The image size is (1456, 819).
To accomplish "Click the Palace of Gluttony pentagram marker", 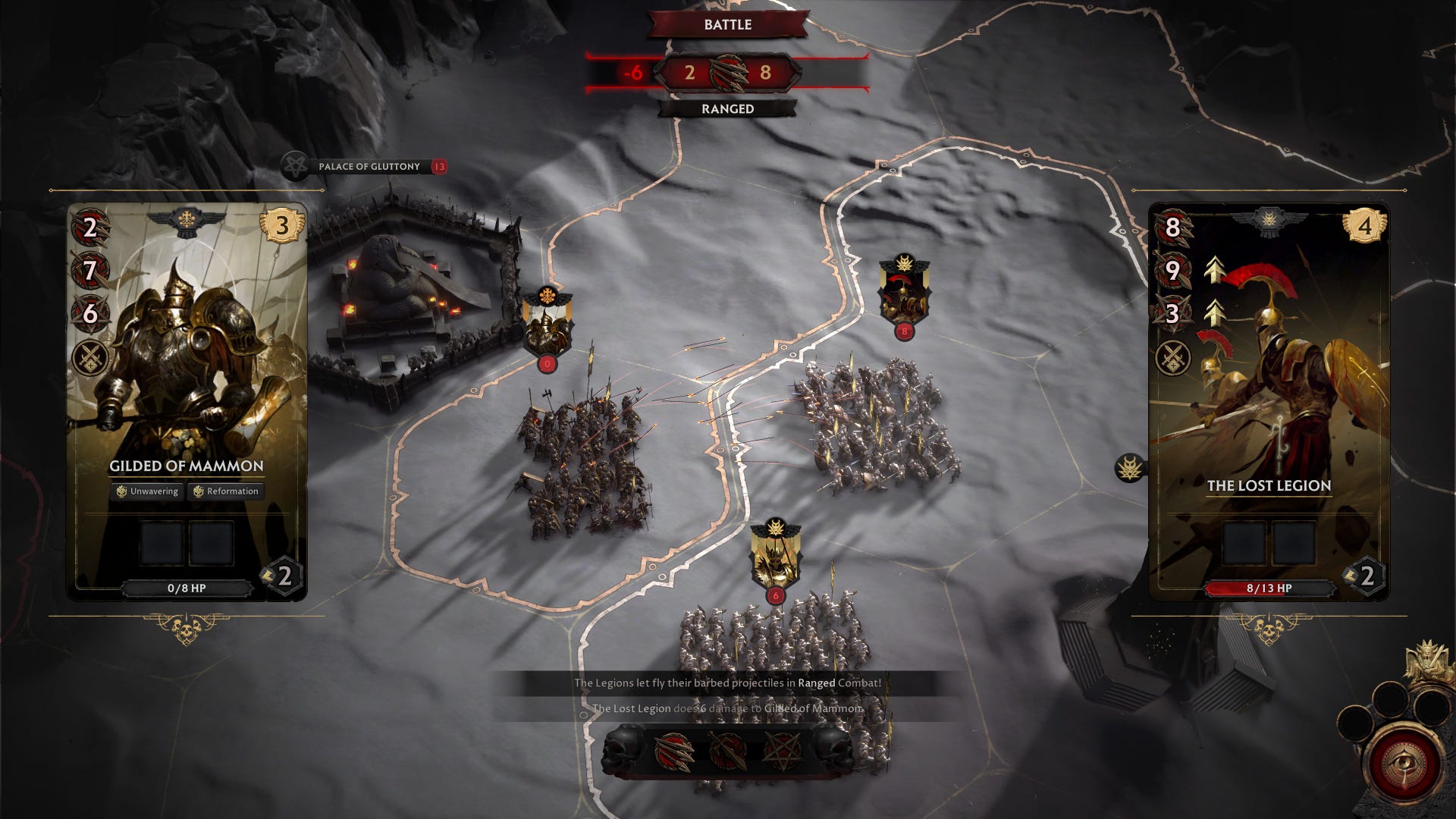I will pyautogui.click(x=297, y=165).
